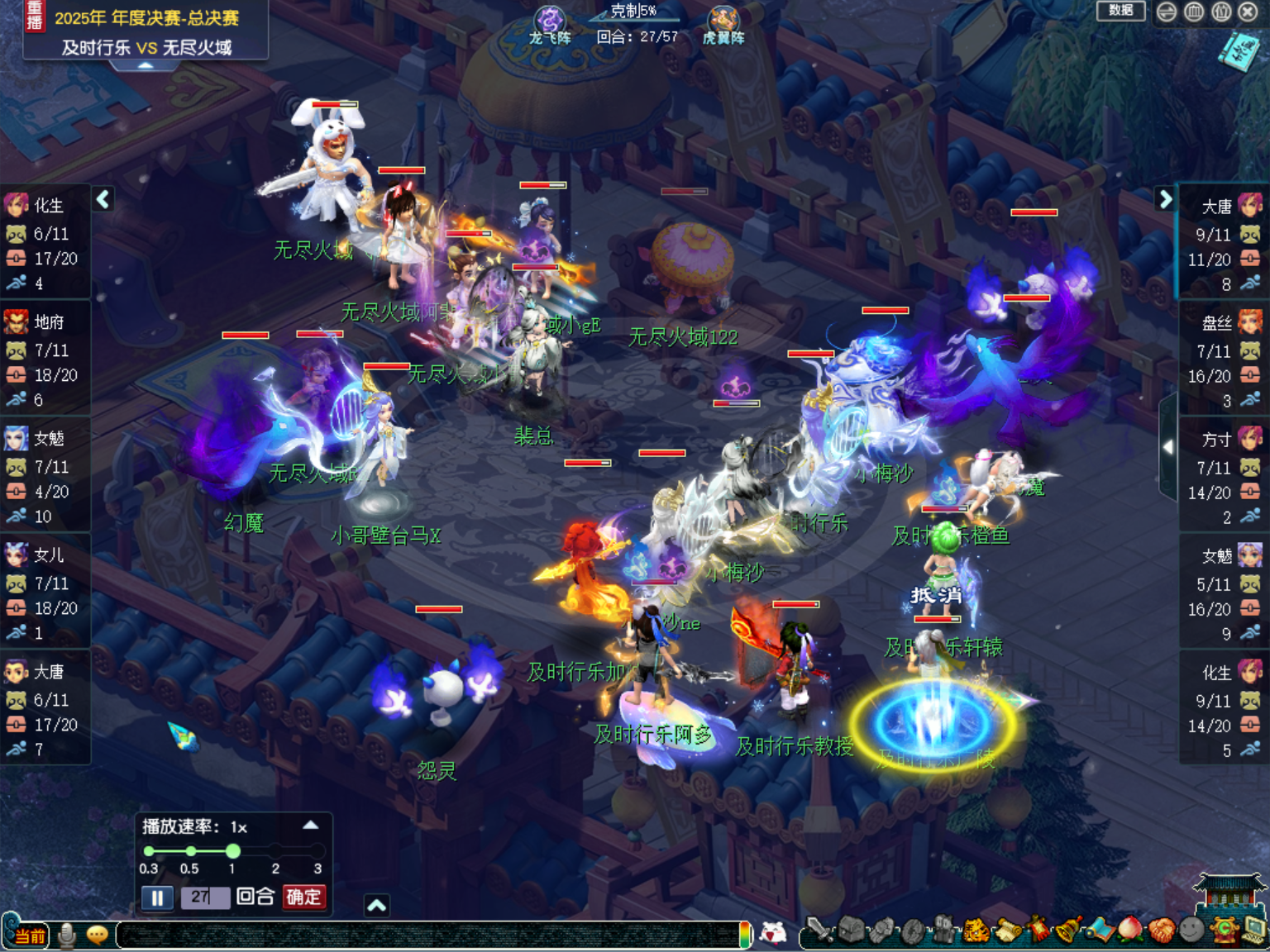Switch chat channel with 当前 button
This screenshot has height=952, width=1270.
click(30, 935)
